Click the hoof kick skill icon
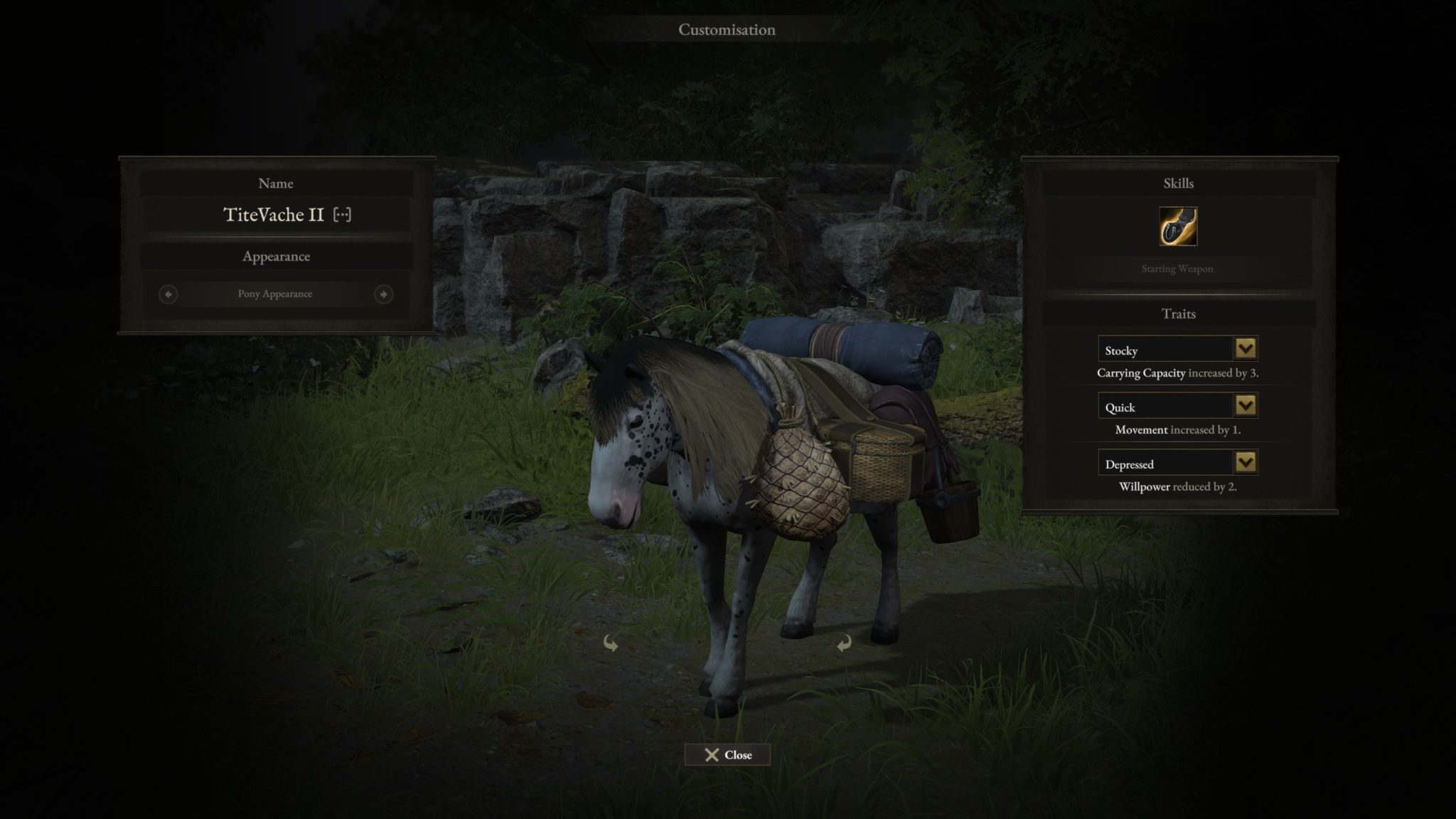 pyautogui.click(x=1178, y=227)
